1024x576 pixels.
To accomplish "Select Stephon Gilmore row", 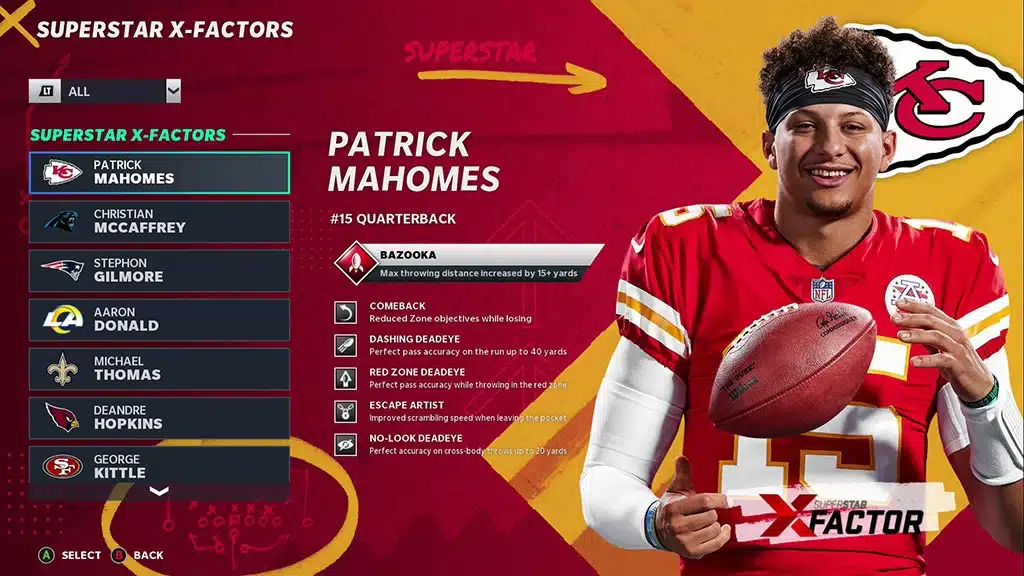I will pos(159,270).
